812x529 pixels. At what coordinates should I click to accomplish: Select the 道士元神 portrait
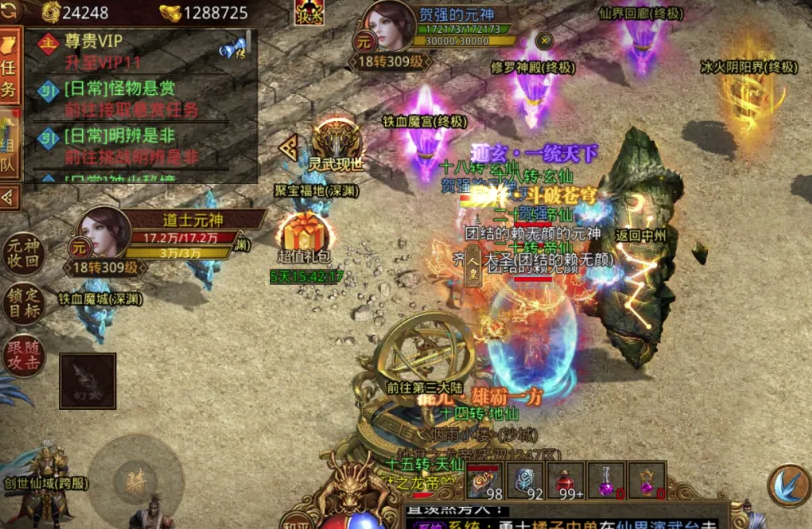click(x=101, y=236)
